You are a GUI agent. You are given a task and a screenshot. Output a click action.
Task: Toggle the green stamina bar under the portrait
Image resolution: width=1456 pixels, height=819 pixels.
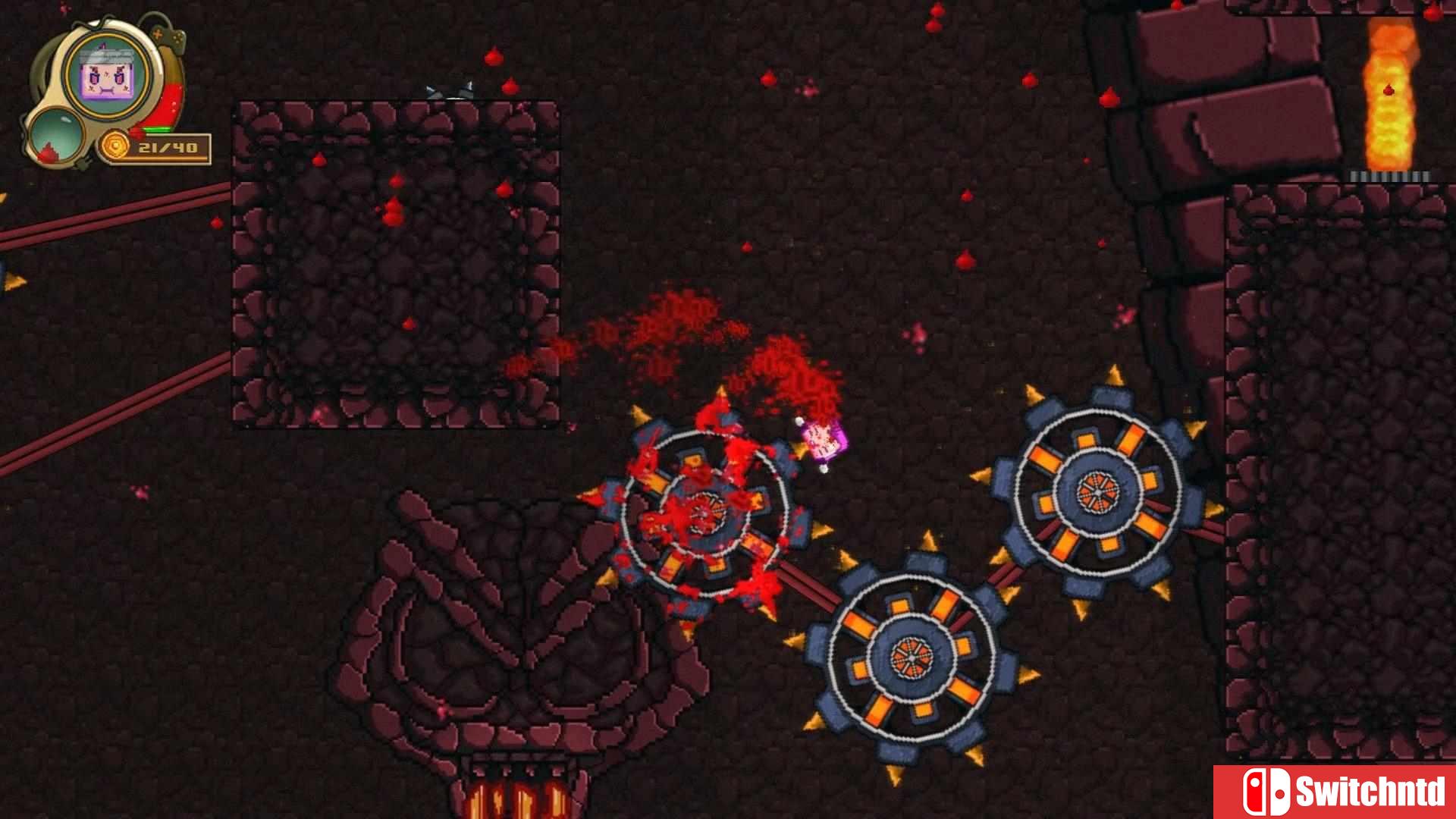coord(157,129)
